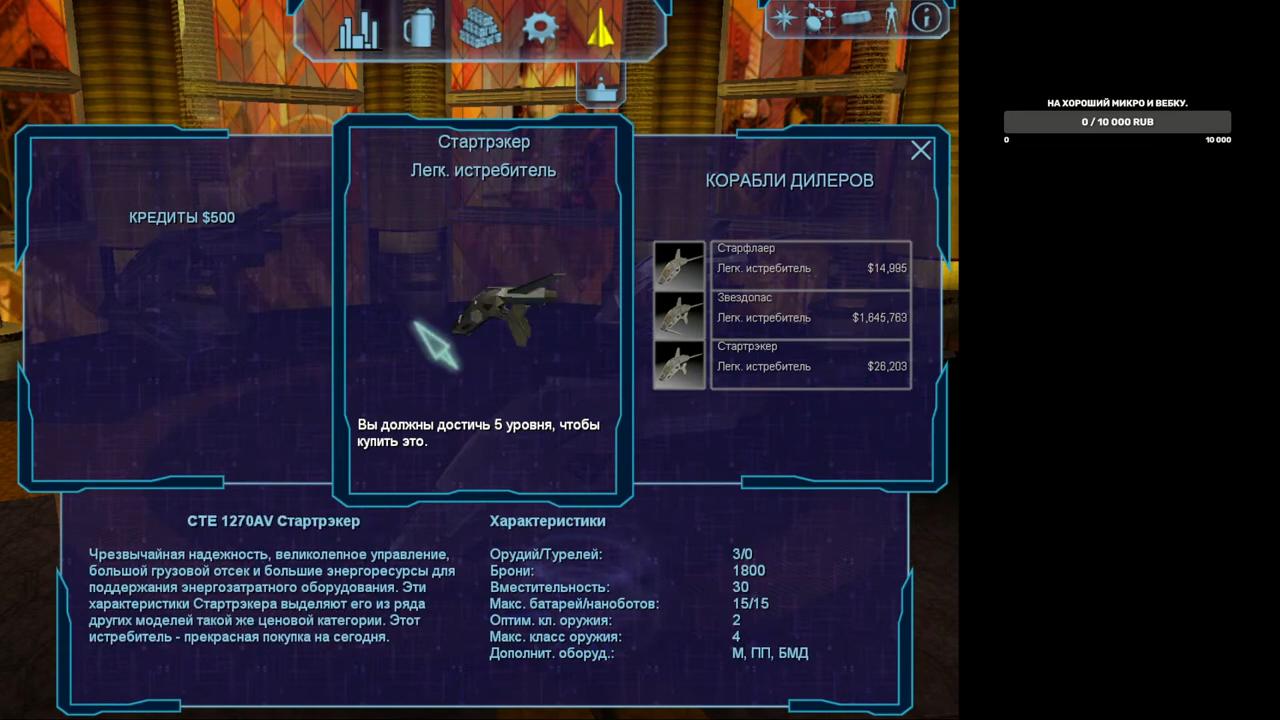This screenshot has height=720, width=1280.
Task: Open the information 'i' icon
Action: point(927,17)
